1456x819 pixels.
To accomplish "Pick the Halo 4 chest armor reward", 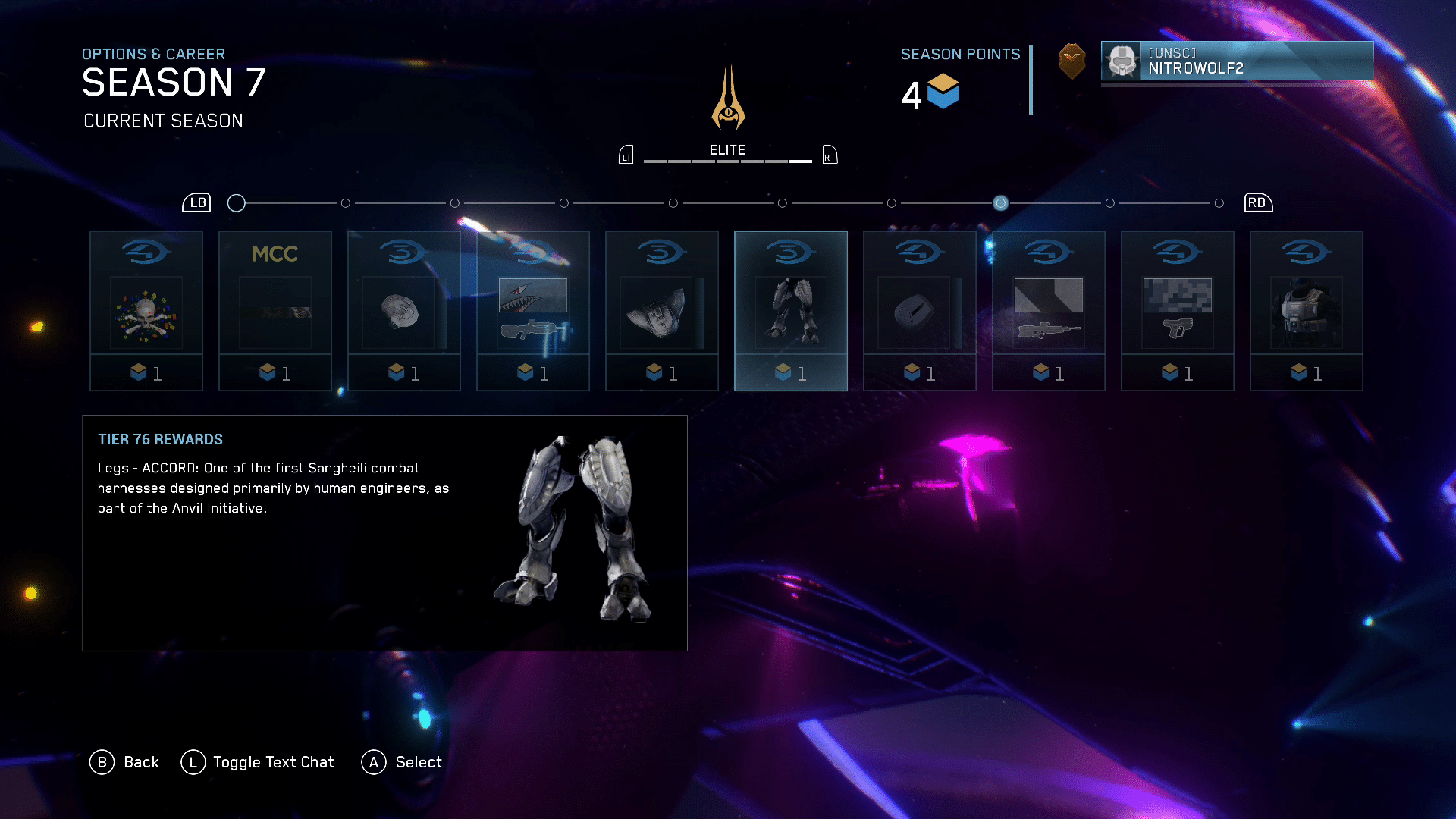I will coord(1307,311).
